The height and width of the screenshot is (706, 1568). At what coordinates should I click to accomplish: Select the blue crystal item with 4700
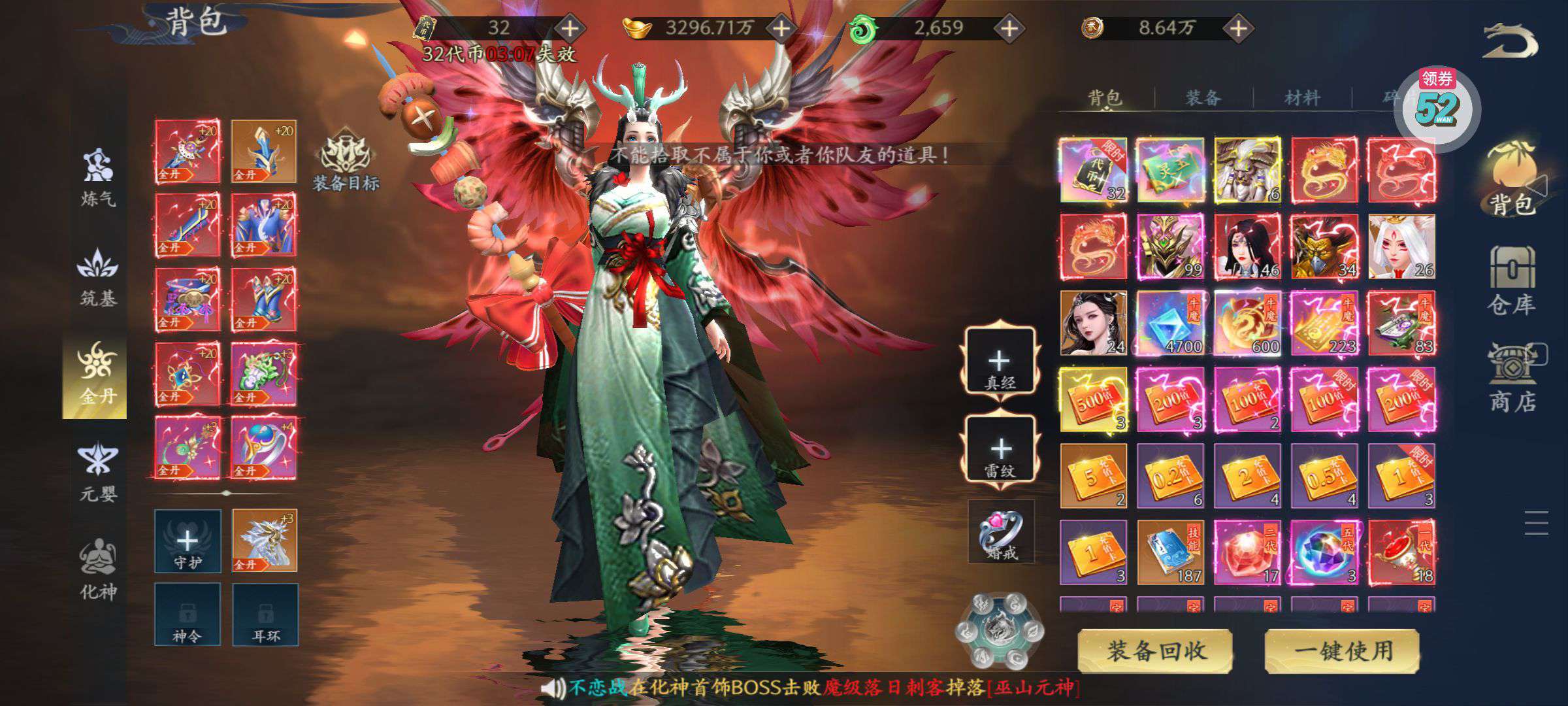[1170, 324]
